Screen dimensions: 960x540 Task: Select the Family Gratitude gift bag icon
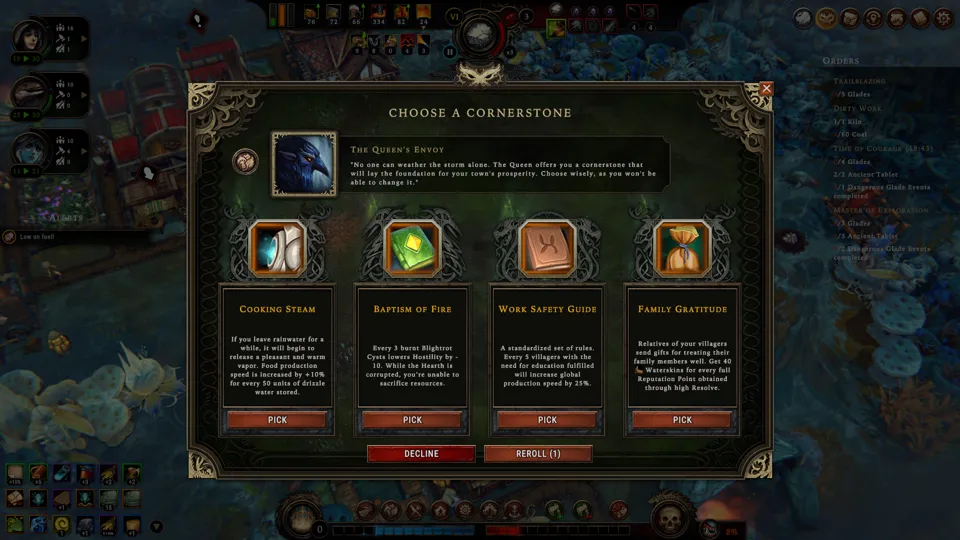point(682,249)
